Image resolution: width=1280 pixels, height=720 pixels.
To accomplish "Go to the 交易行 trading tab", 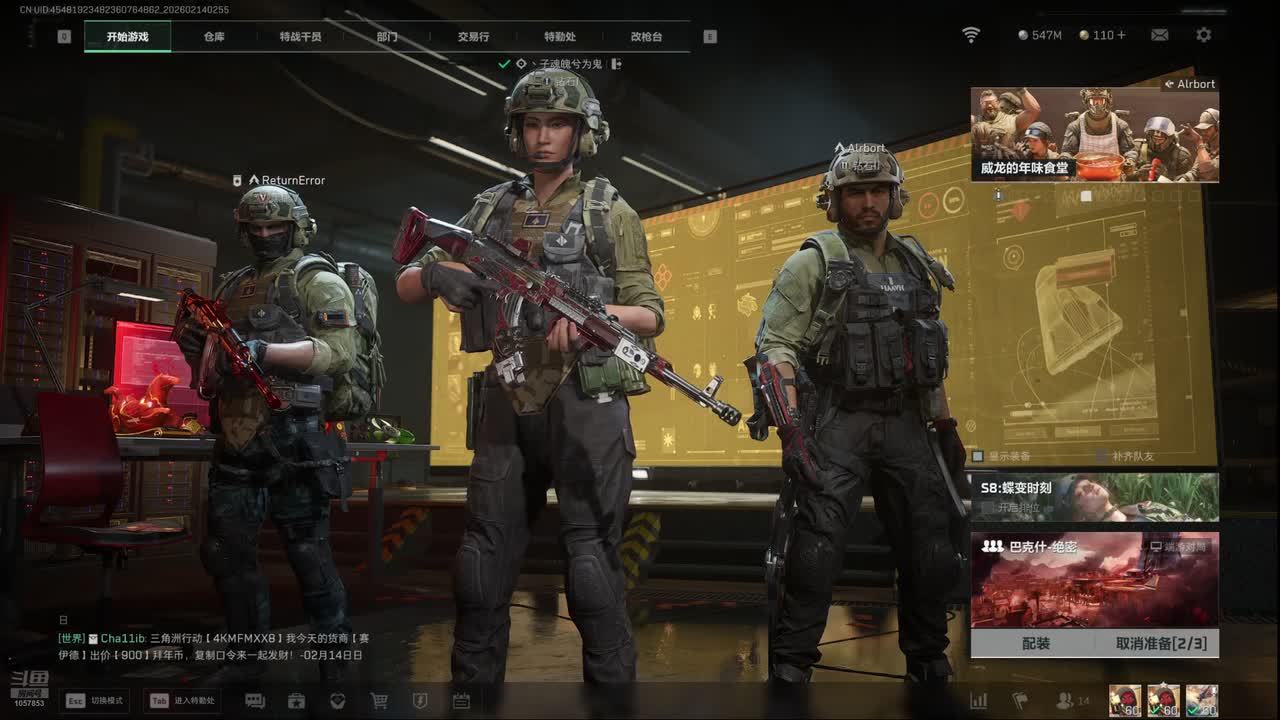I will click(x=473, y=37).
